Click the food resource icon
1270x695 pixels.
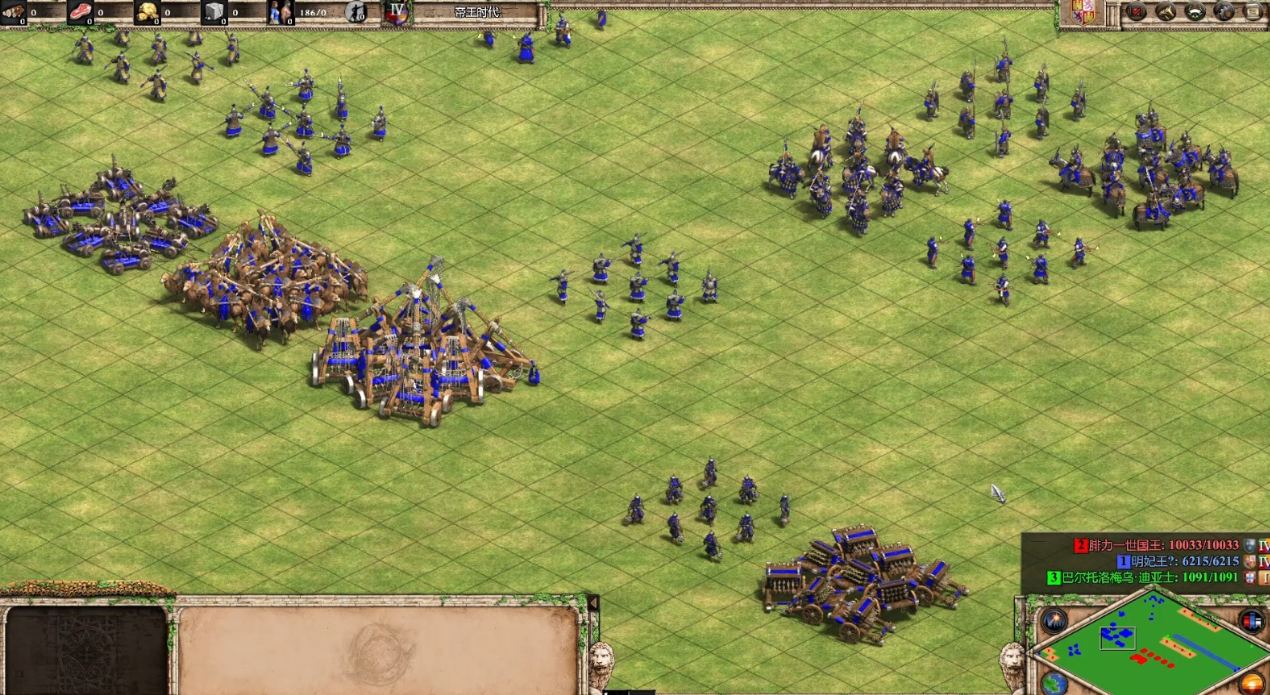coord(80,12)
